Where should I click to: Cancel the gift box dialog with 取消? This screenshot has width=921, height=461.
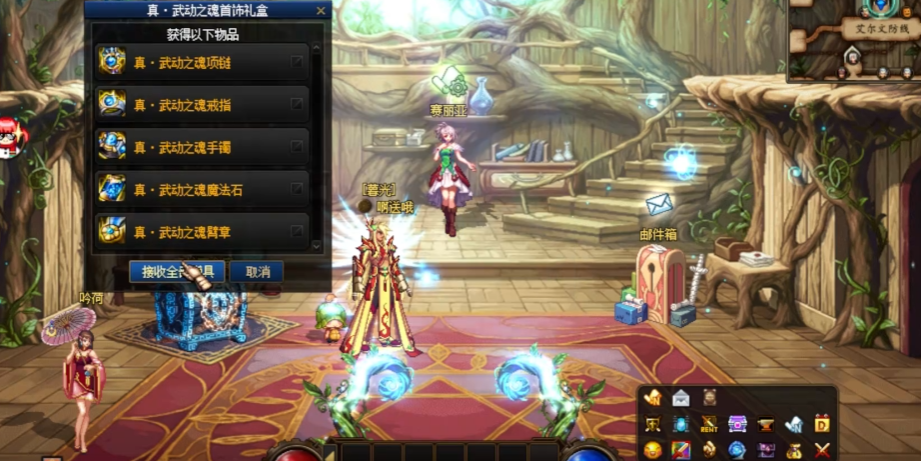coord(257,272)
